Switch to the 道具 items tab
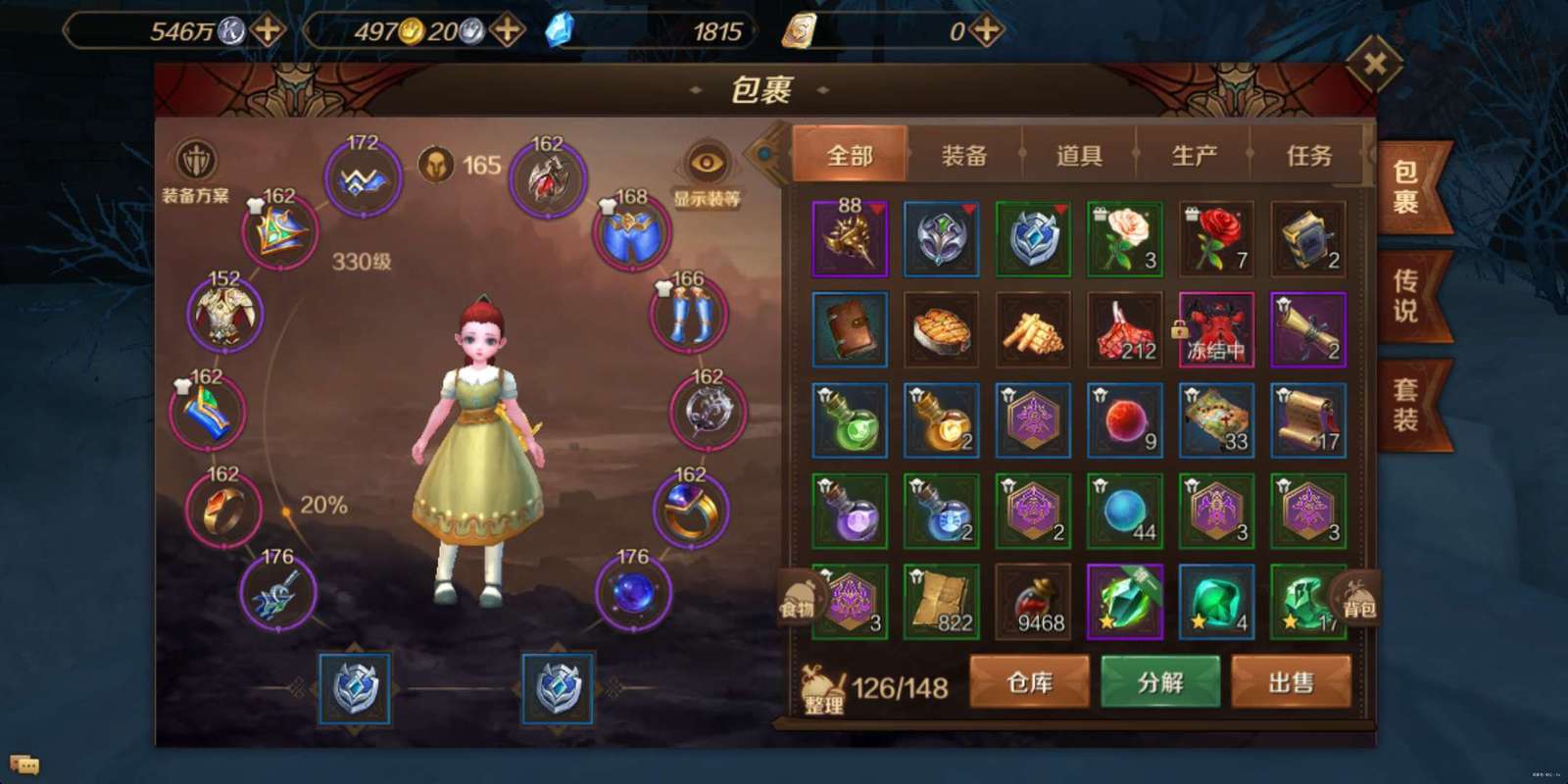The height and width of the screenshot is (784, 1568). coord(1079,155)
